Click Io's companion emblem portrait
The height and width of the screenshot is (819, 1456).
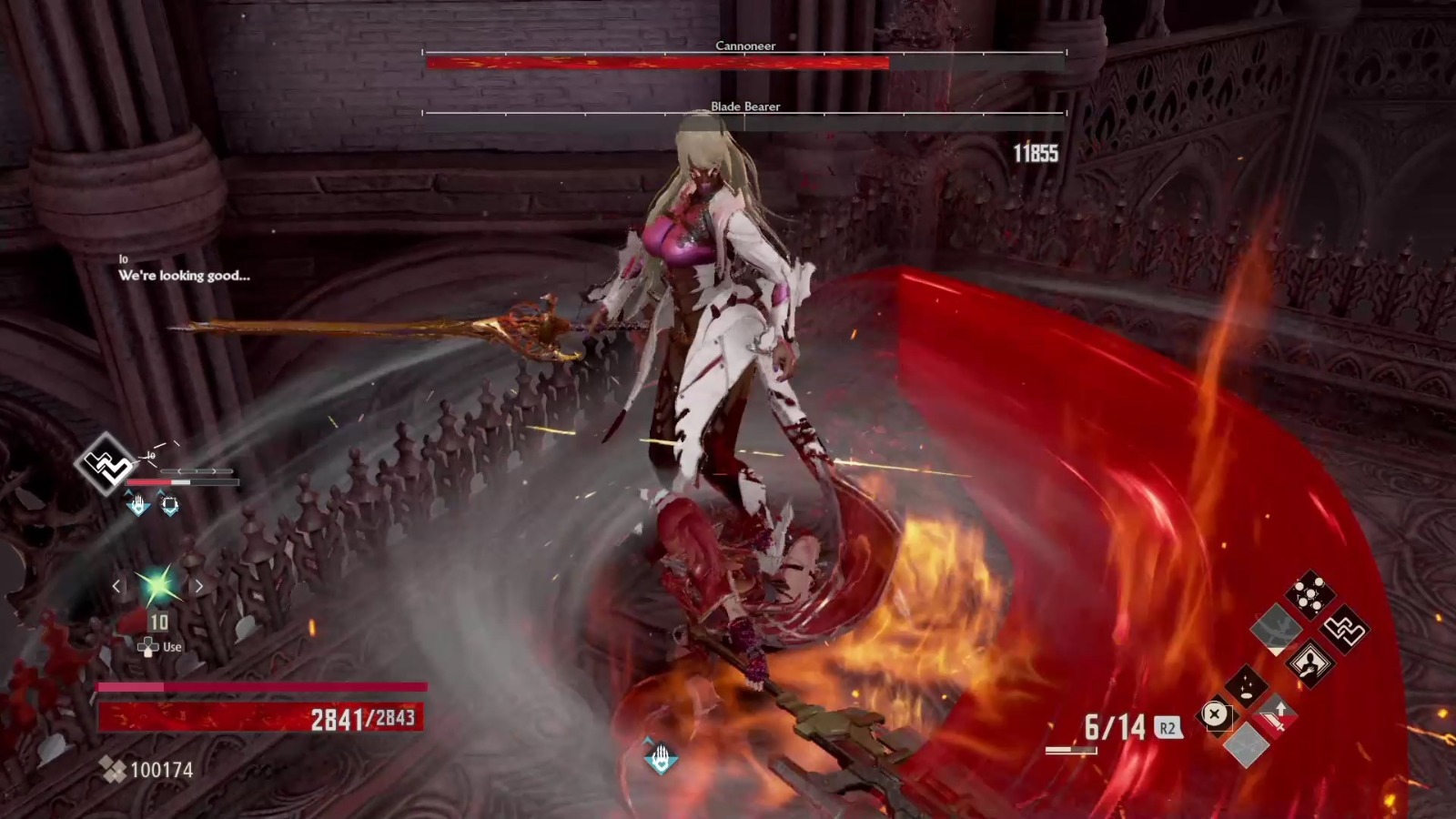tap(108, 462)
